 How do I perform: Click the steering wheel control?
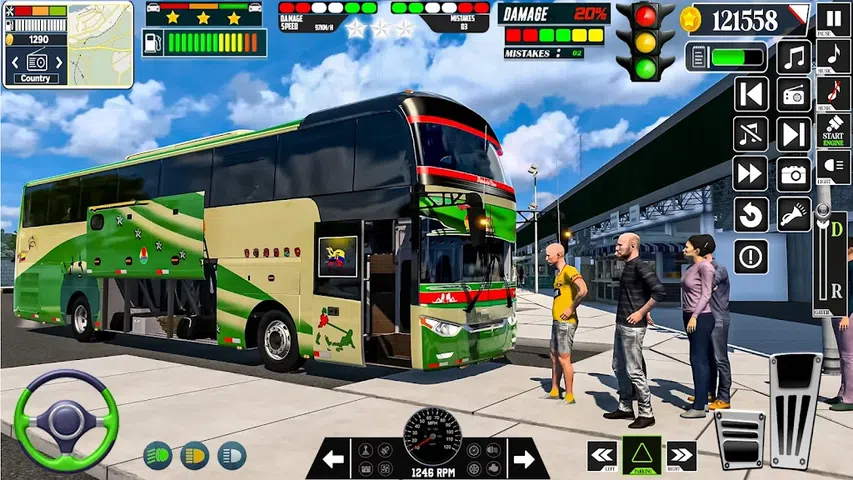[x=66, y=420]
